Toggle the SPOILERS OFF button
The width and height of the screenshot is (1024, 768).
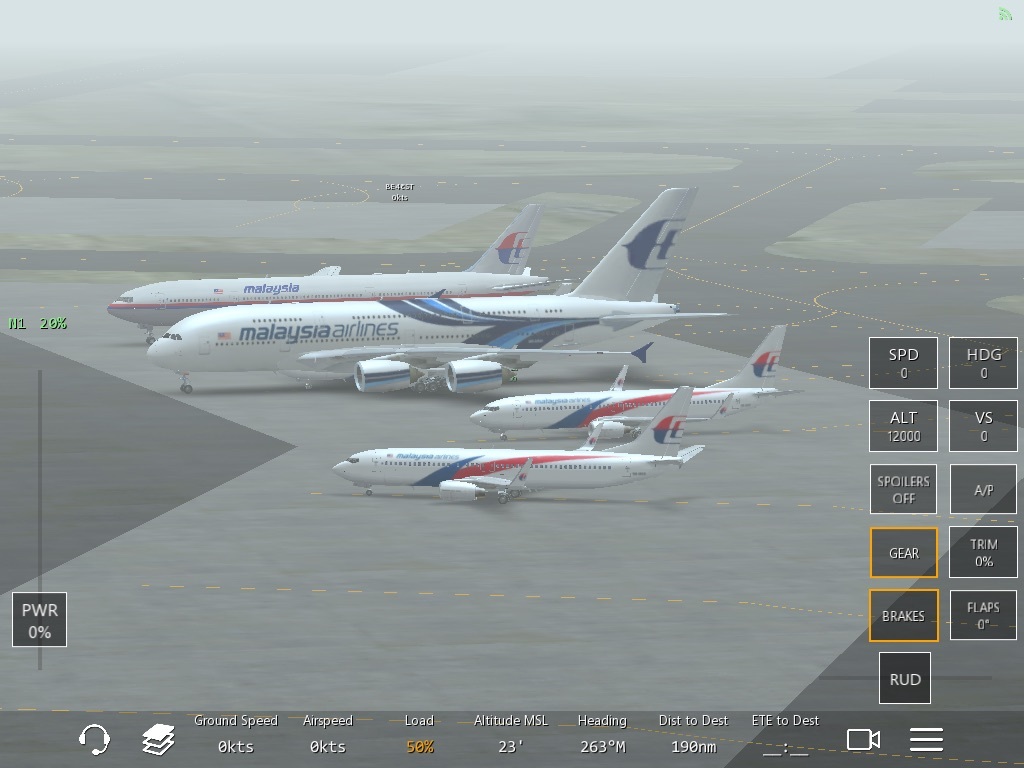tap(903, 489)
